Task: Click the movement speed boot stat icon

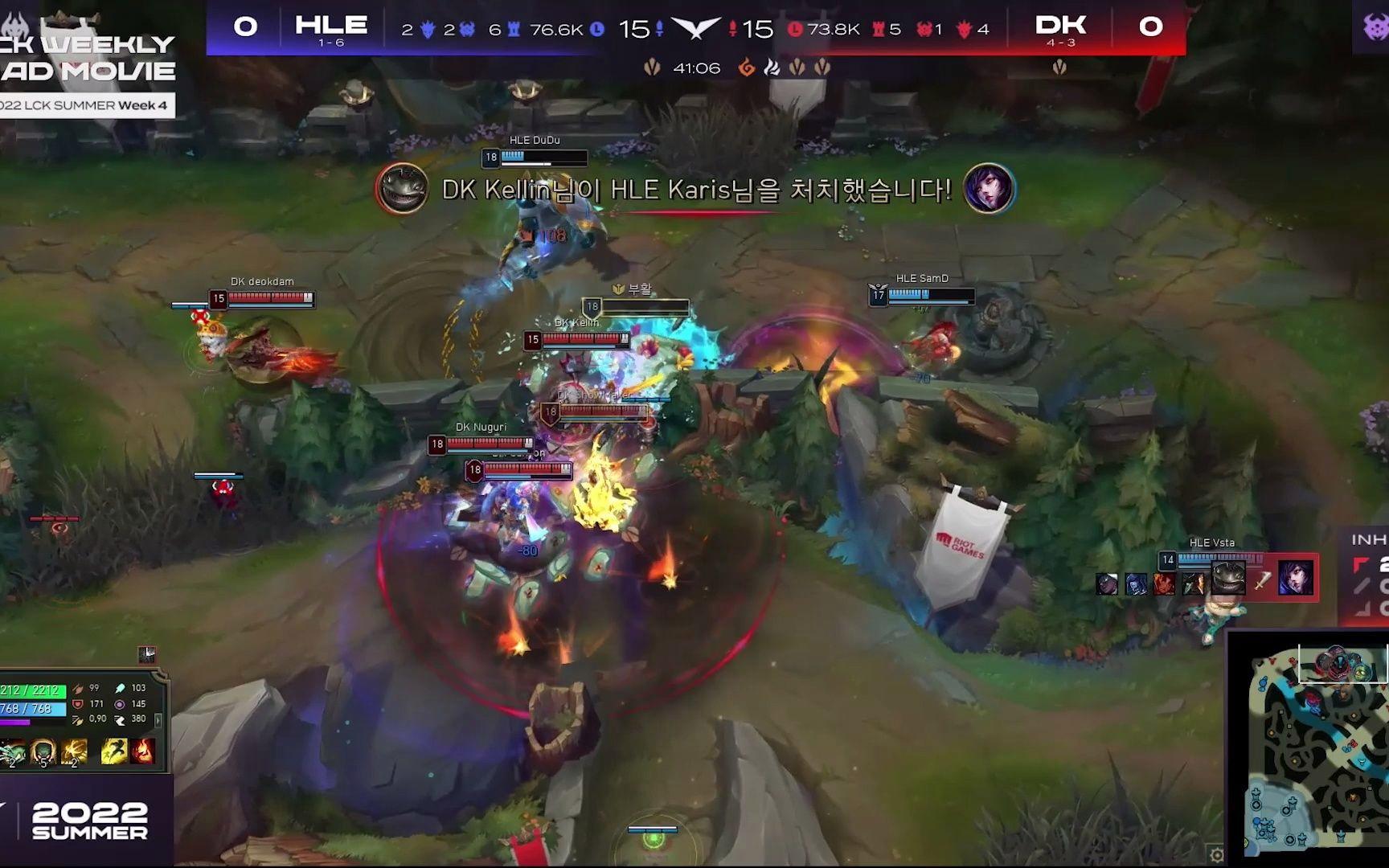Action: tap(121, 721)
